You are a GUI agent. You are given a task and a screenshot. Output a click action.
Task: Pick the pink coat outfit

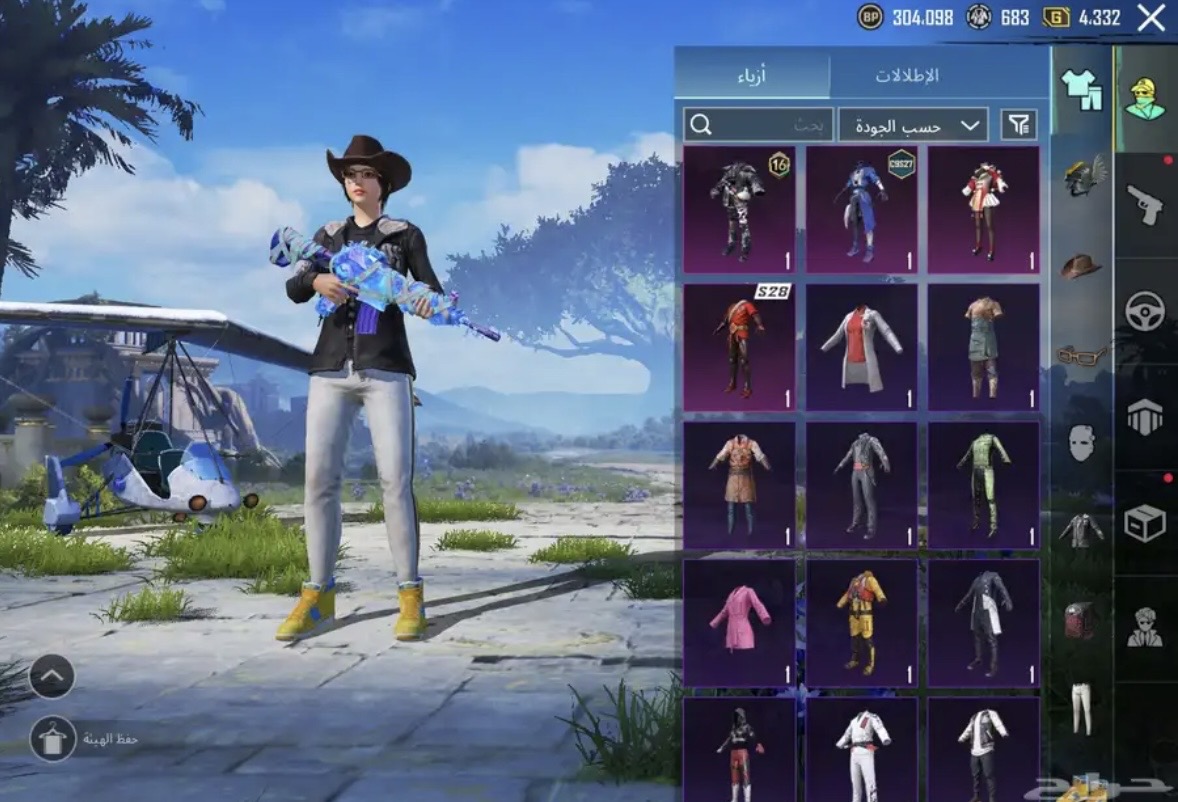[739, 622]
